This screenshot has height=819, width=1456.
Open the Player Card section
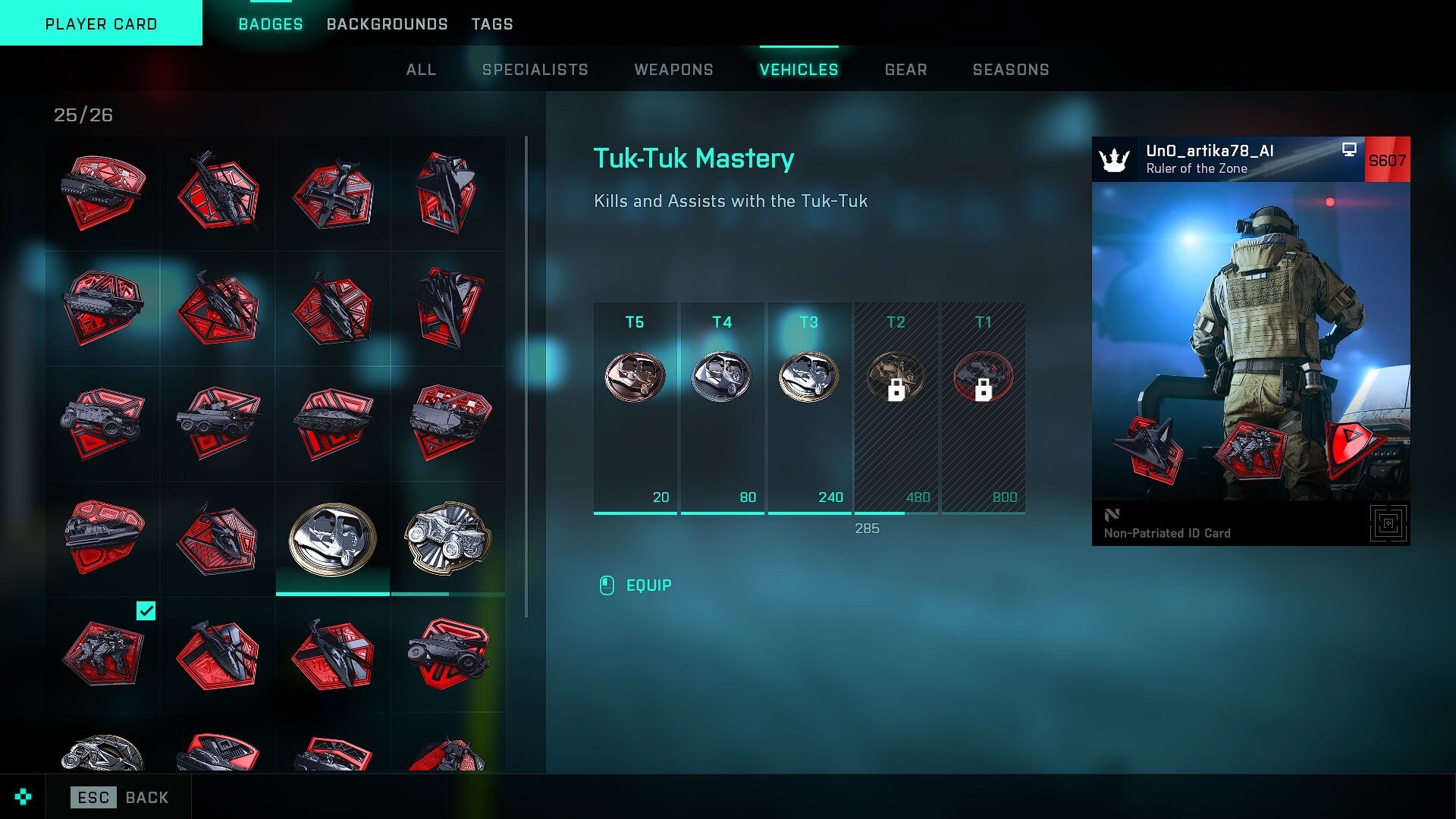(101, 24)
